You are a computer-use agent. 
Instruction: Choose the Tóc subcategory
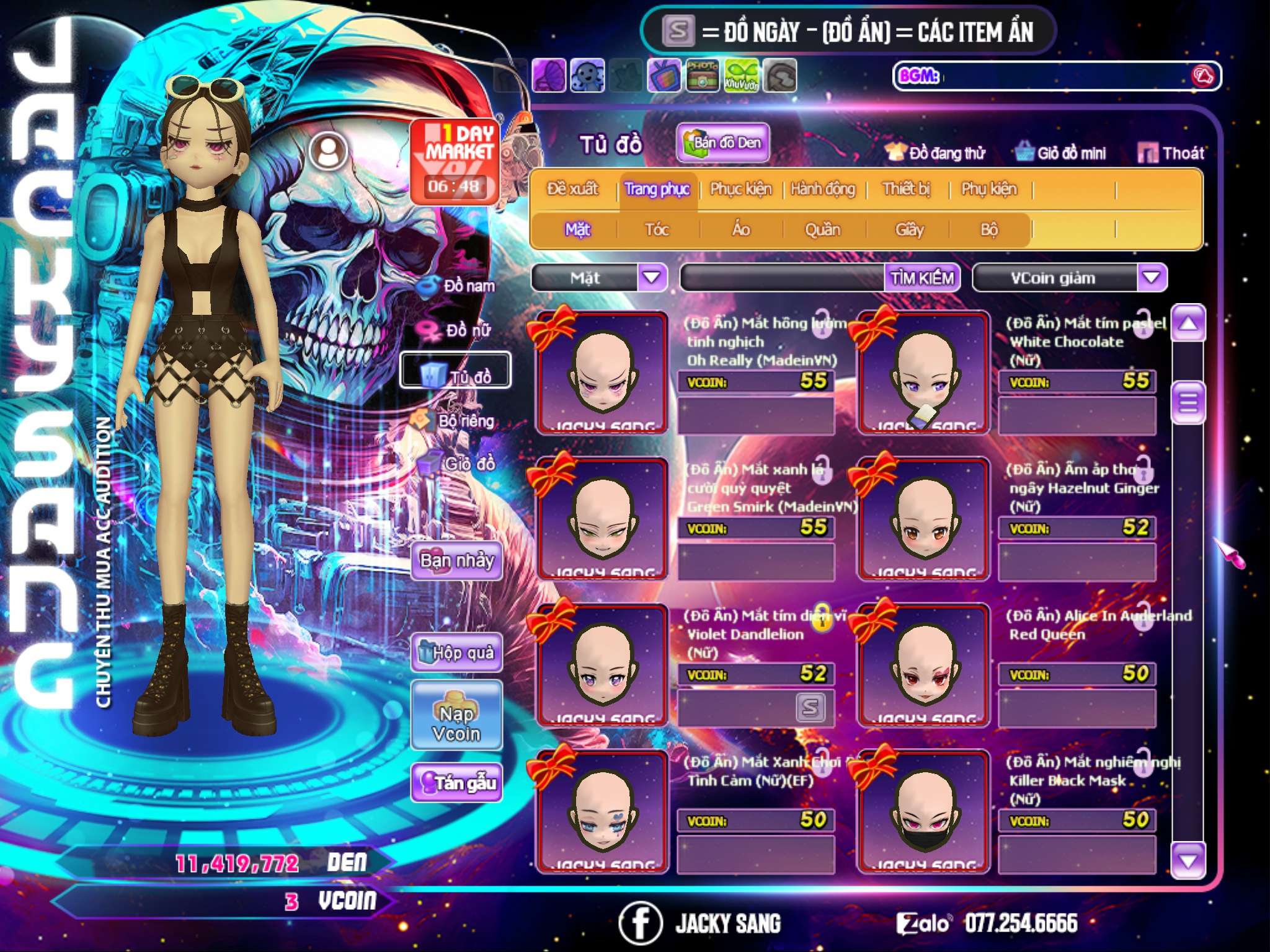coord(657,230)
